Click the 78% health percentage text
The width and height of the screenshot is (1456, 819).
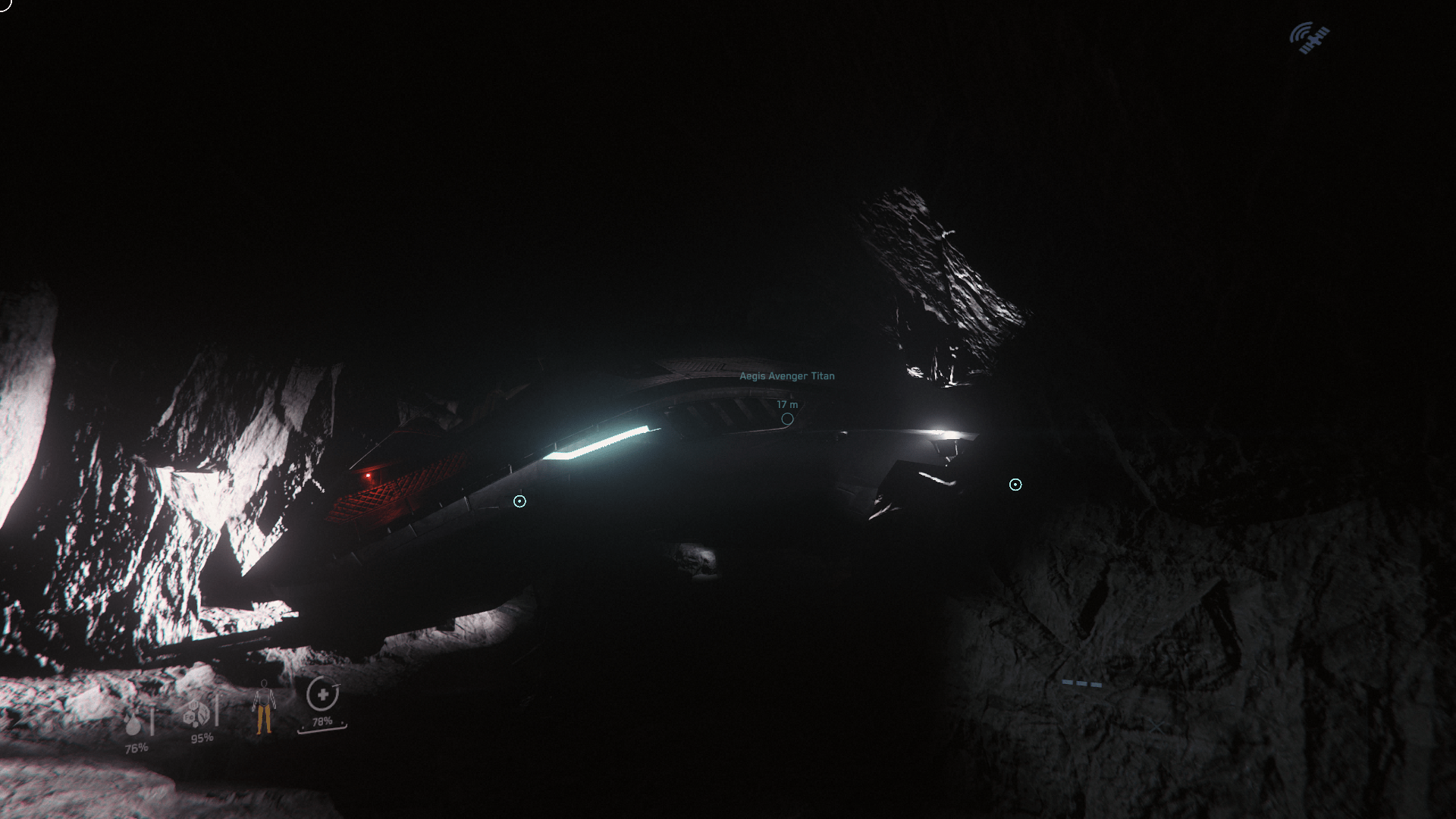pyautogui.click(x=322, y=721)
